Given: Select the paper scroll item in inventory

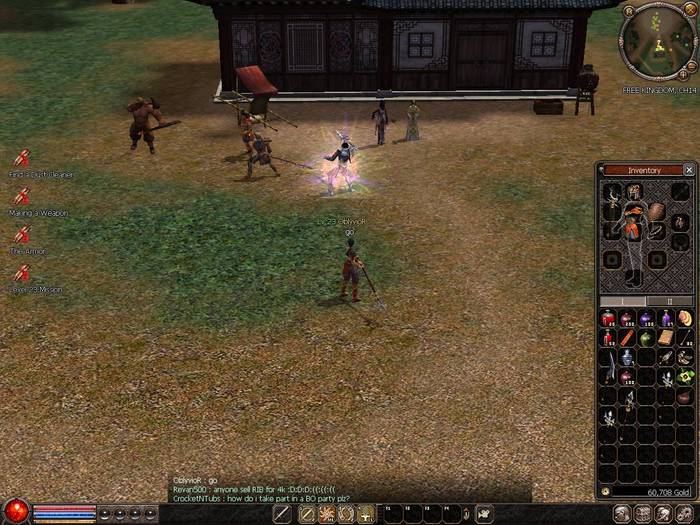Looking at the screenshot, I should click(x=665, y=338).
